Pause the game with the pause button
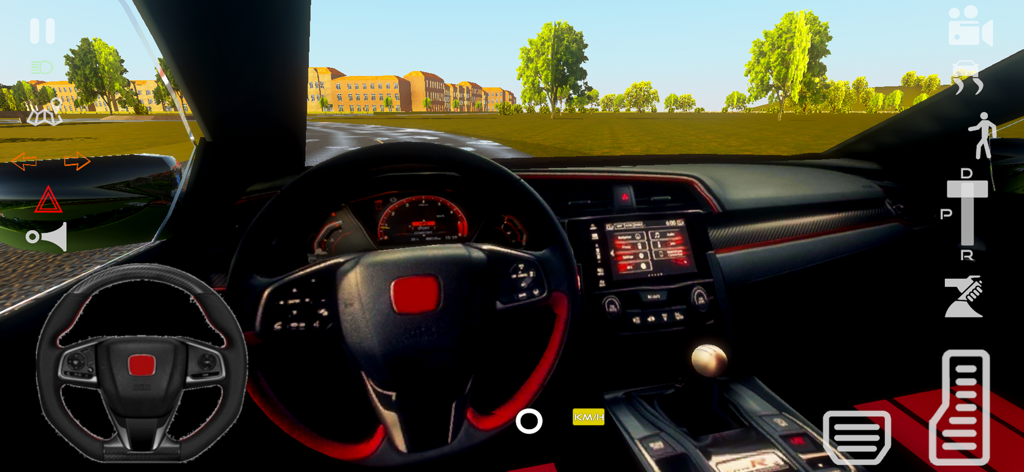Image resolution: width=1024 pixels, height=472 pixels. (x=42, y=31)
